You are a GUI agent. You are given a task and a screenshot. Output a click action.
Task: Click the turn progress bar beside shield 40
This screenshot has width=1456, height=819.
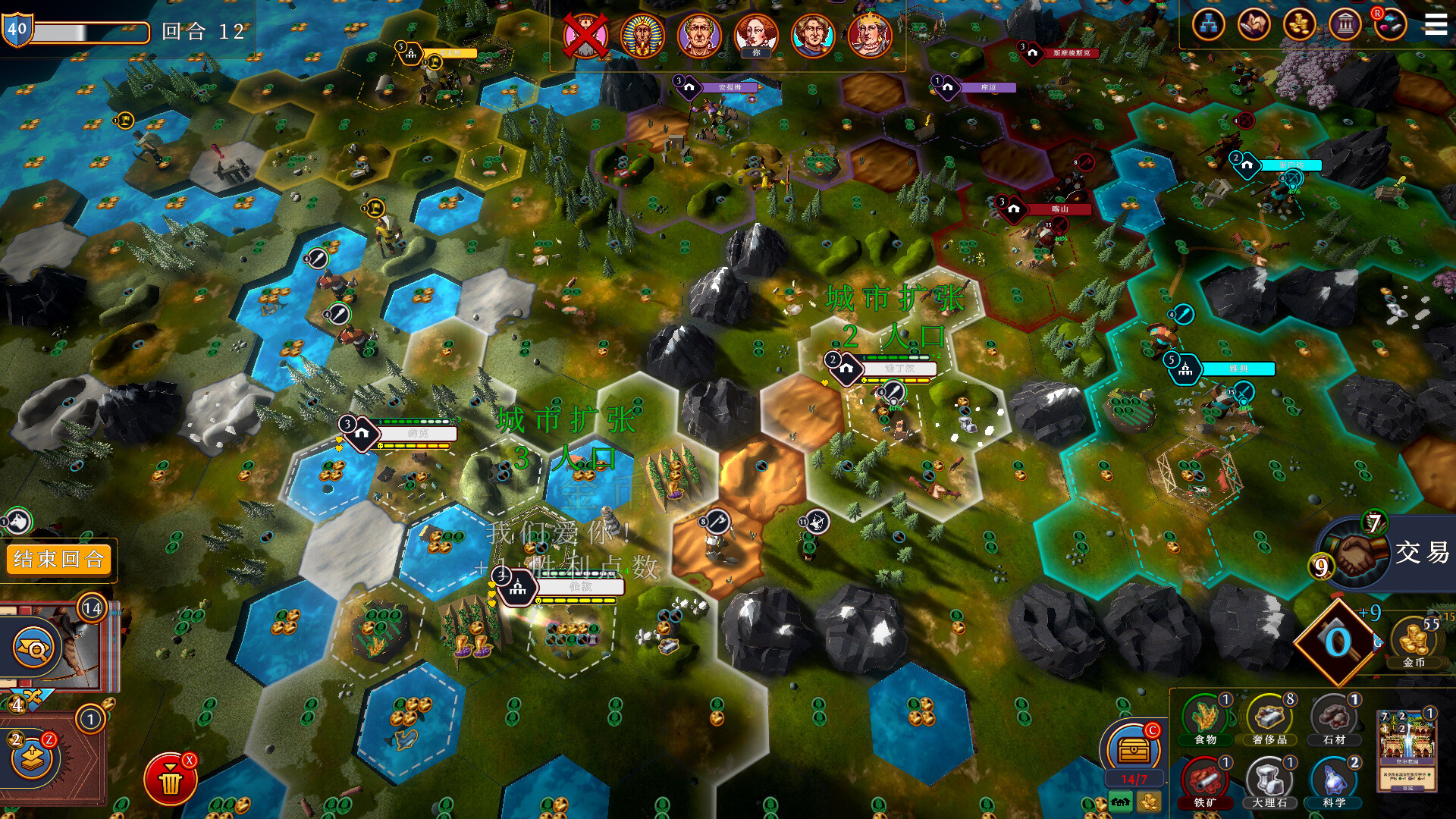click(x=91, y=30)
